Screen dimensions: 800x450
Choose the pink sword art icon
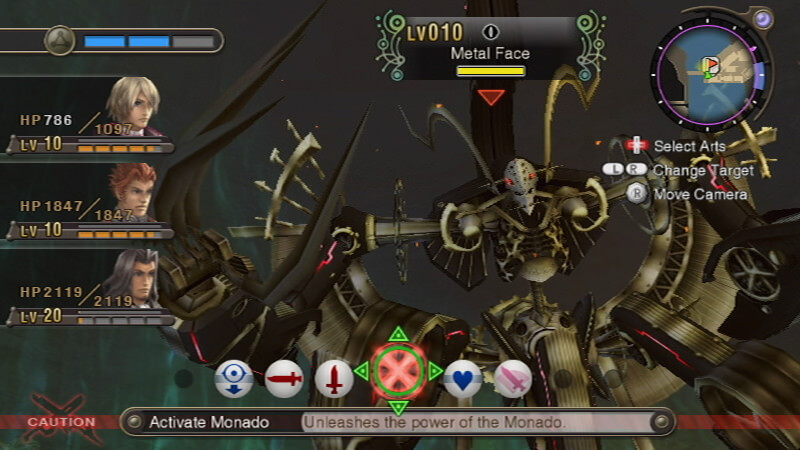point(513,378)
